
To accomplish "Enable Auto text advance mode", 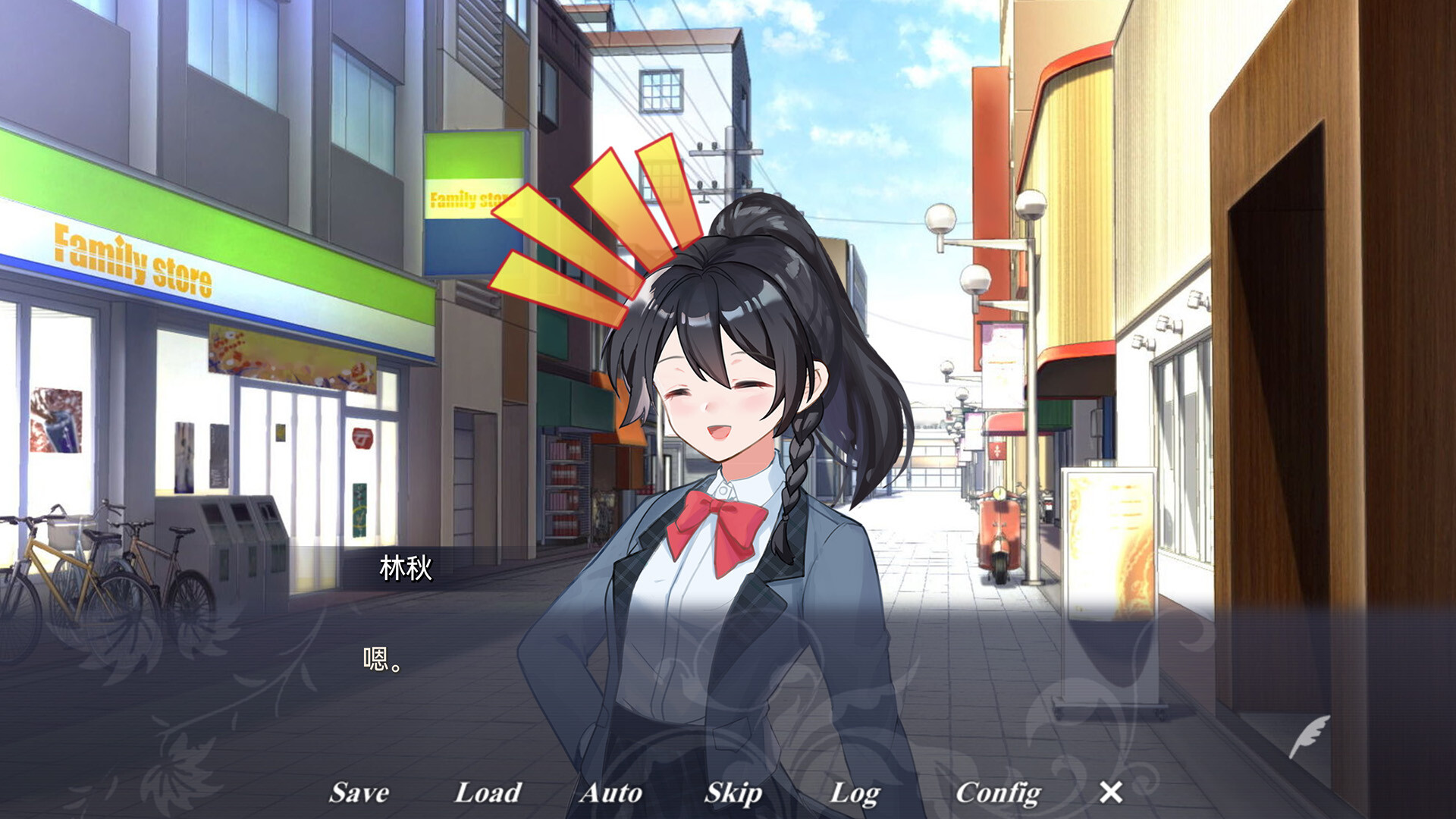I will (612, 793).
